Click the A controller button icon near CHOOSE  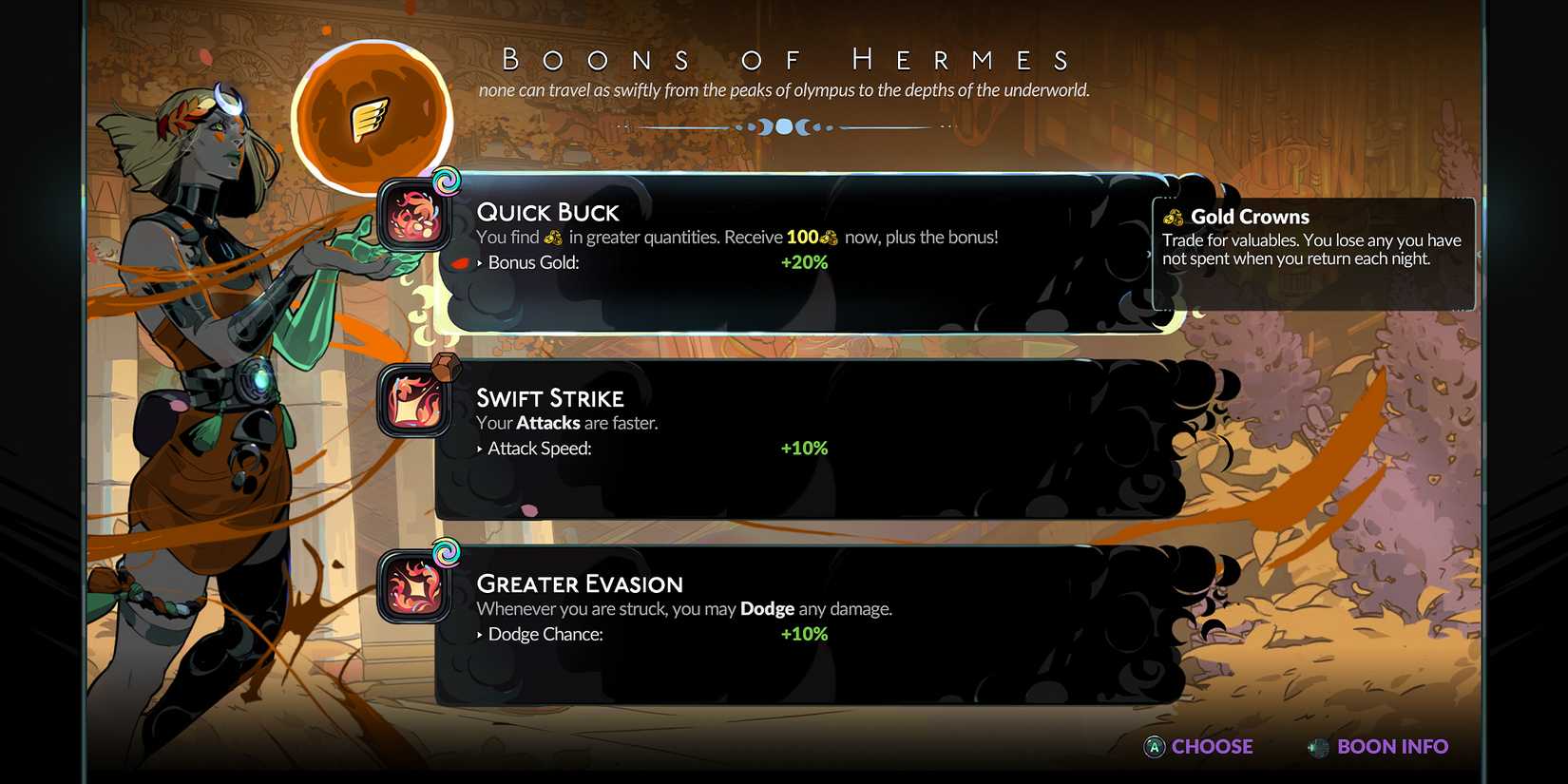tap(1154, 748)
